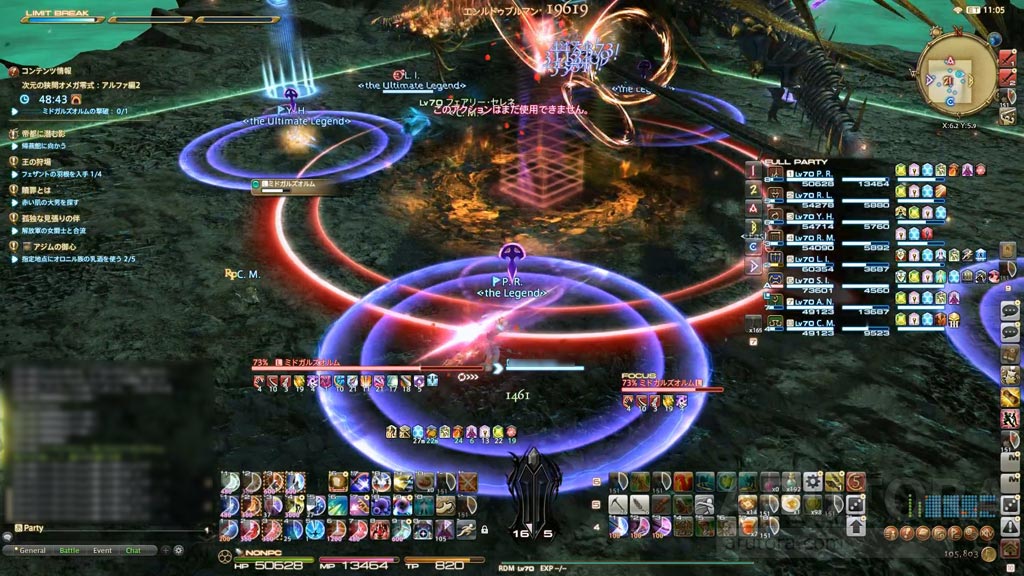
Task: Switch to the Chat log tab
Action: pos(133,550)
